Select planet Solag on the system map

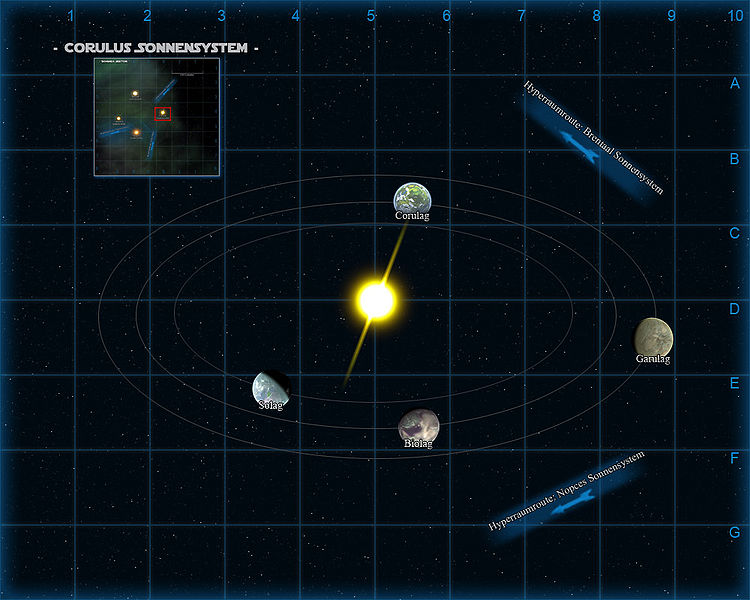tap(270, 388)
